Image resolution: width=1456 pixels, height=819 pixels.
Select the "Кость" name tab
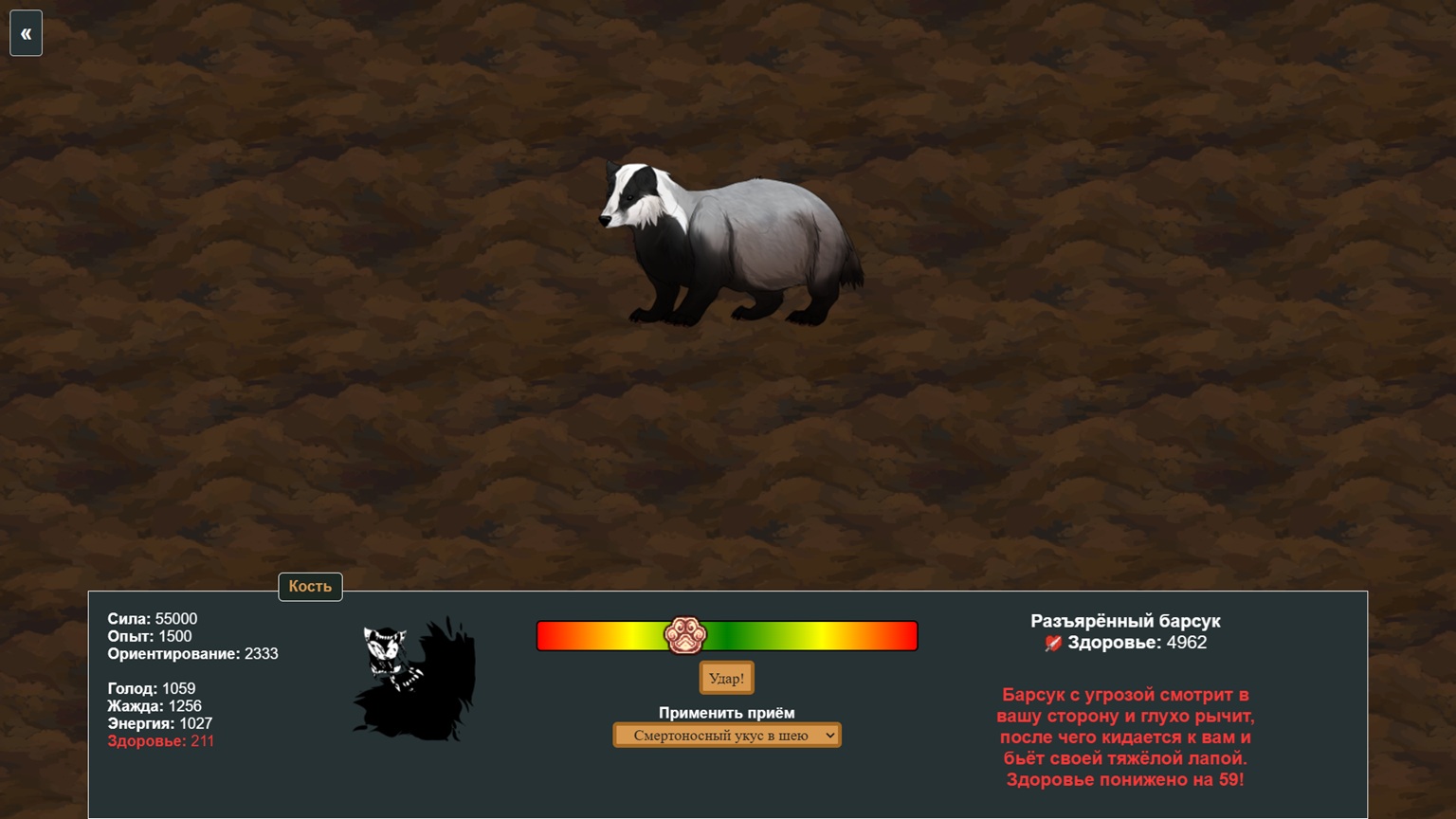click(x=310, y=587)
